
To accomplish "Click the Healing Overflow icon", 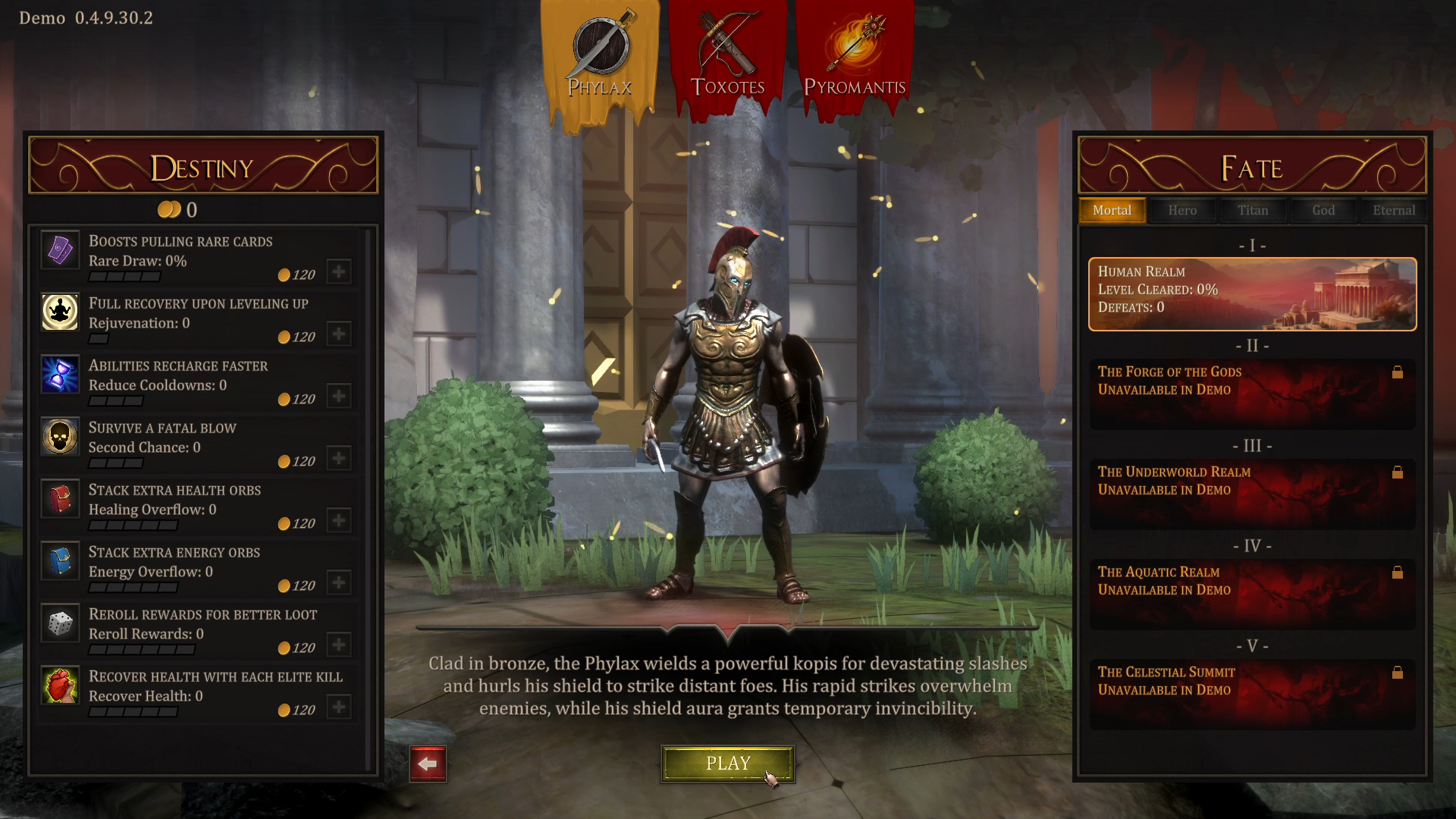I will click(x=61, y=499).
